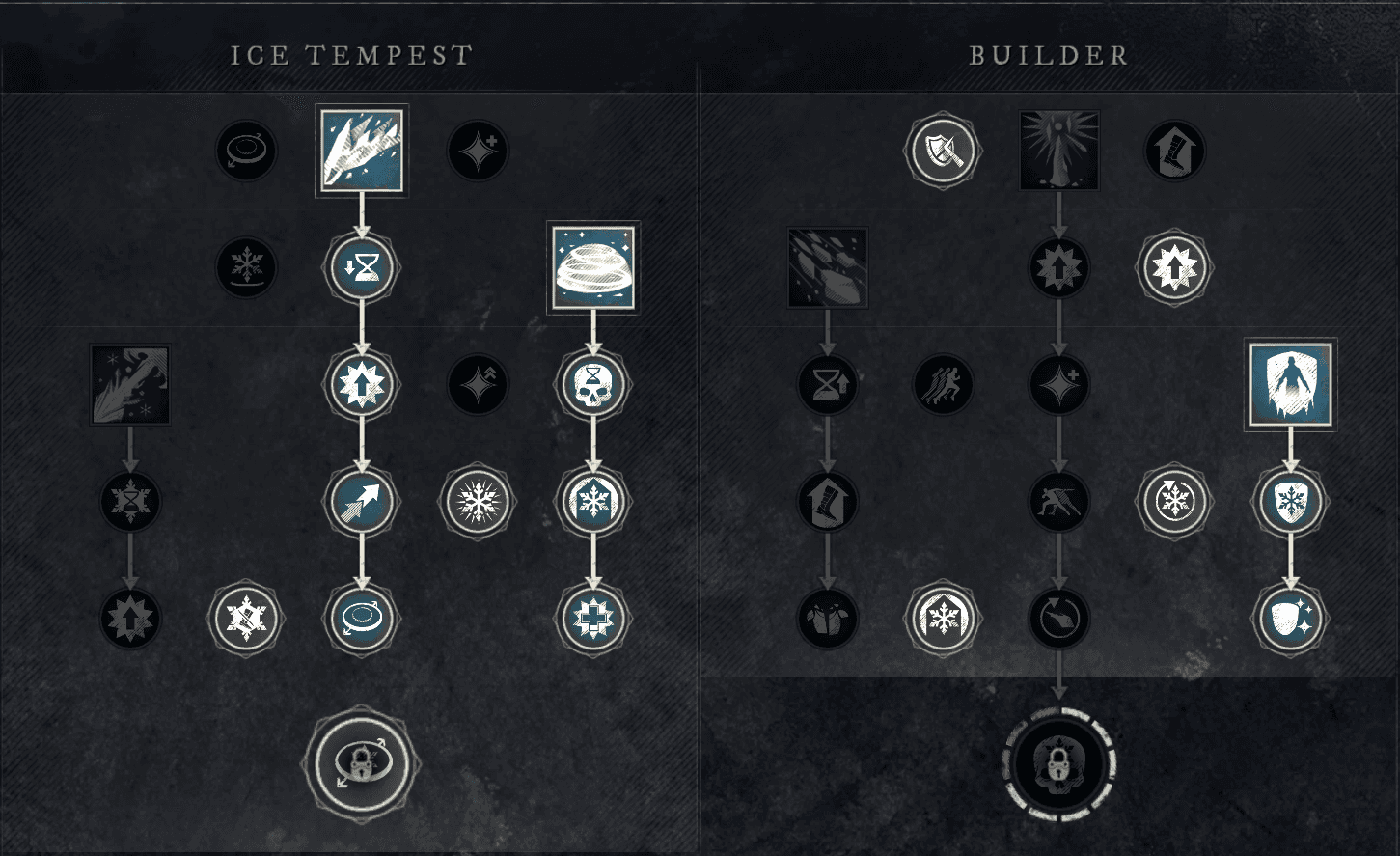Select the diagonal arrow upgrade node
Viewport: 1400px width, 856px height.
pos(361,501)
